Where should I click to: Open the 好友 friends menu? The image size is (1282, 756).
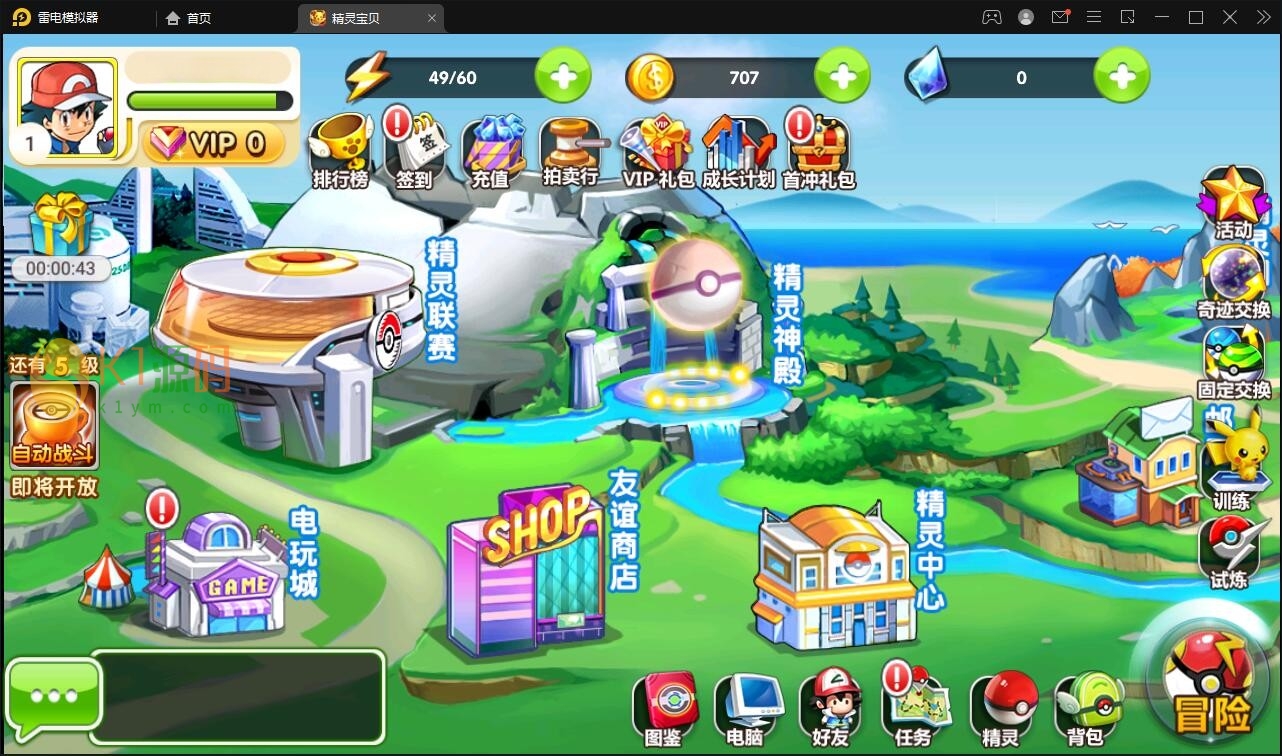pyautogui.click(x=829, y=709)
